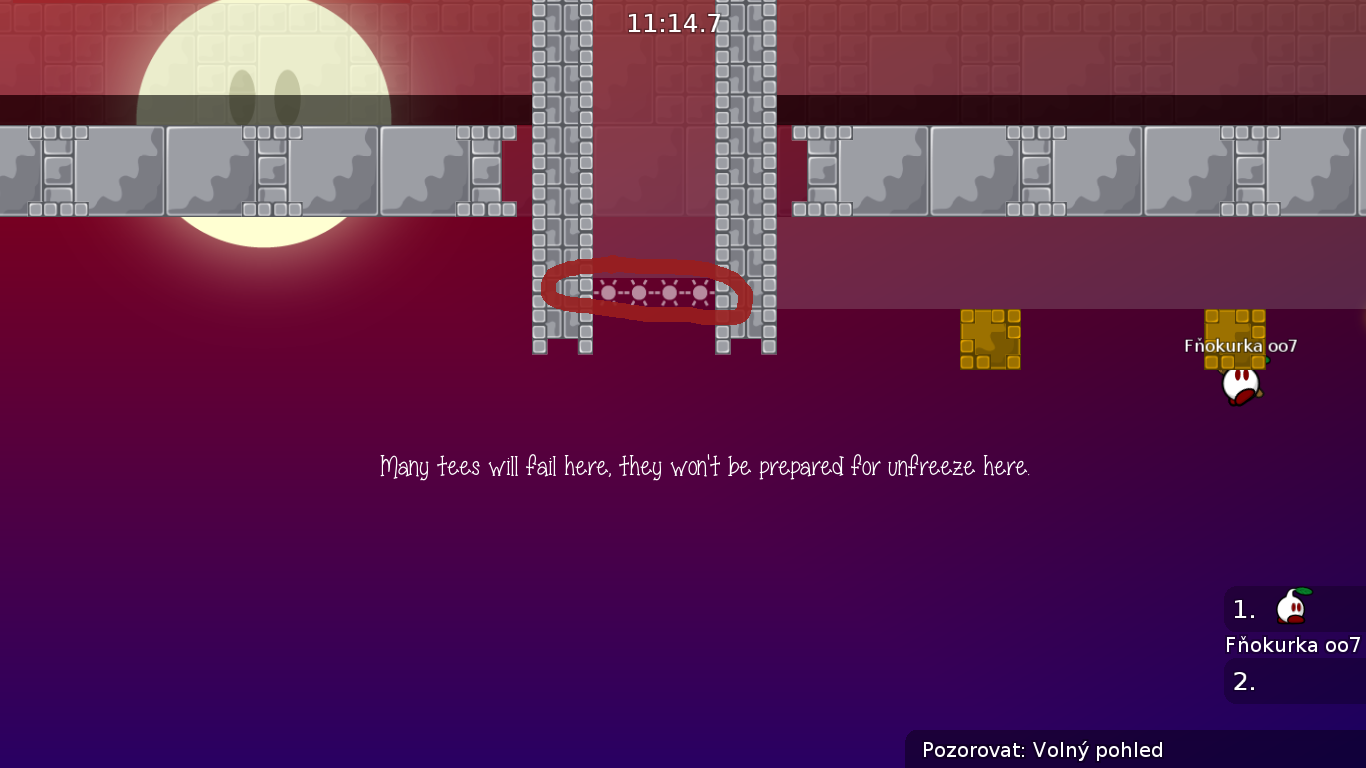Click the red circle annotation outline
The image size is (1366, 768).
648,267
